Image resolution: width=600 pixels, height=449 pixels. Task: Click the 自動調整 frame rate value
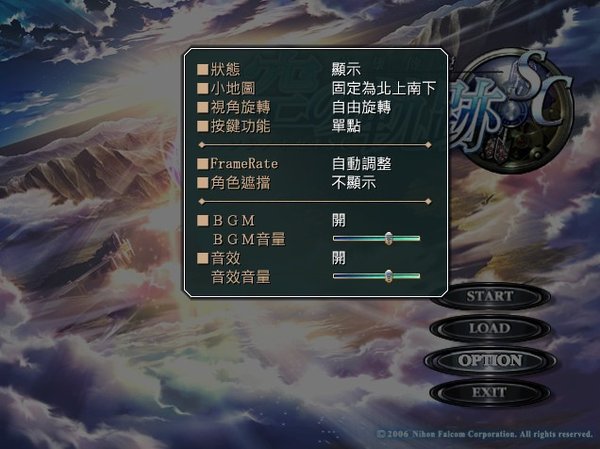pyautogui.click(x=361, y=163)
